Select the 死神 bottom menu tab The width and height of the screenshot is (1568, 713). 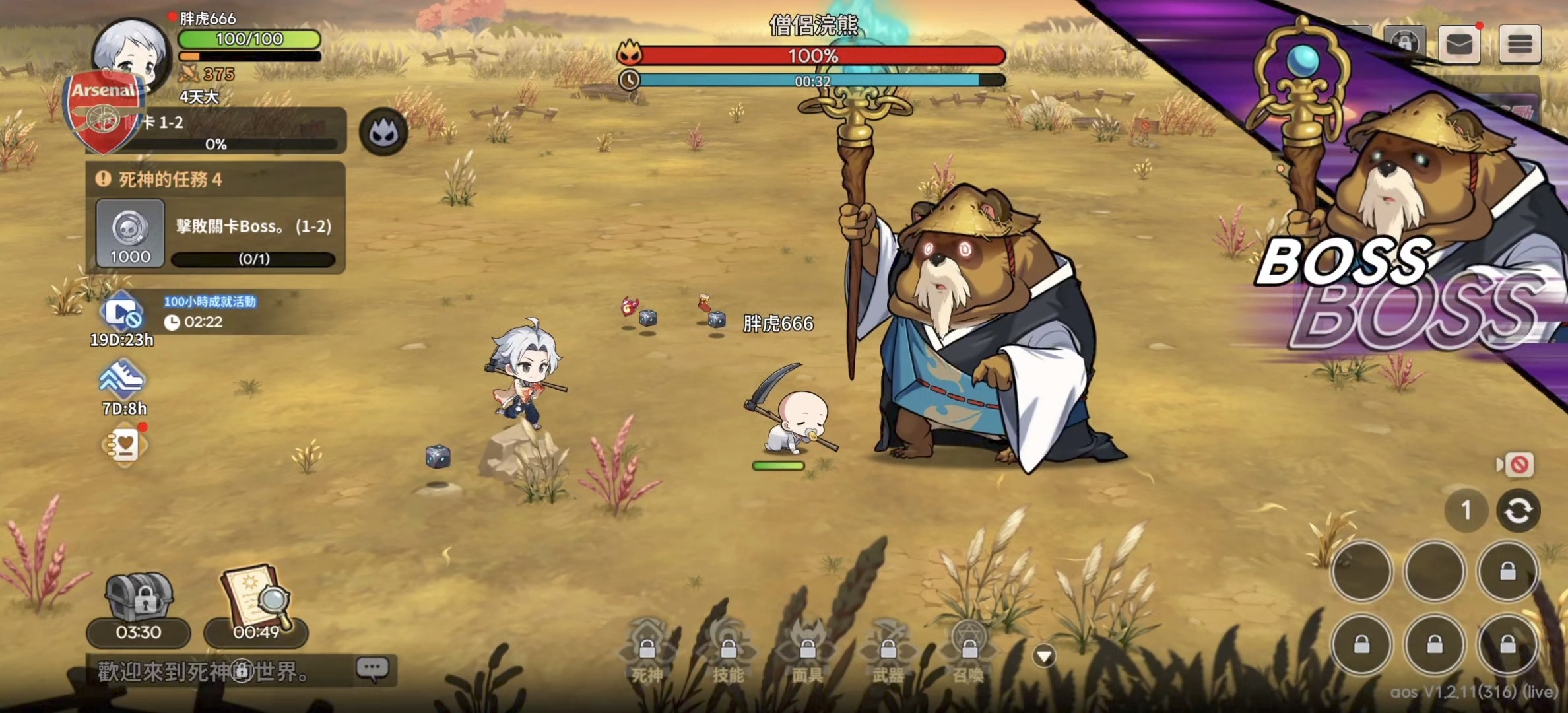tap(647, 652)
